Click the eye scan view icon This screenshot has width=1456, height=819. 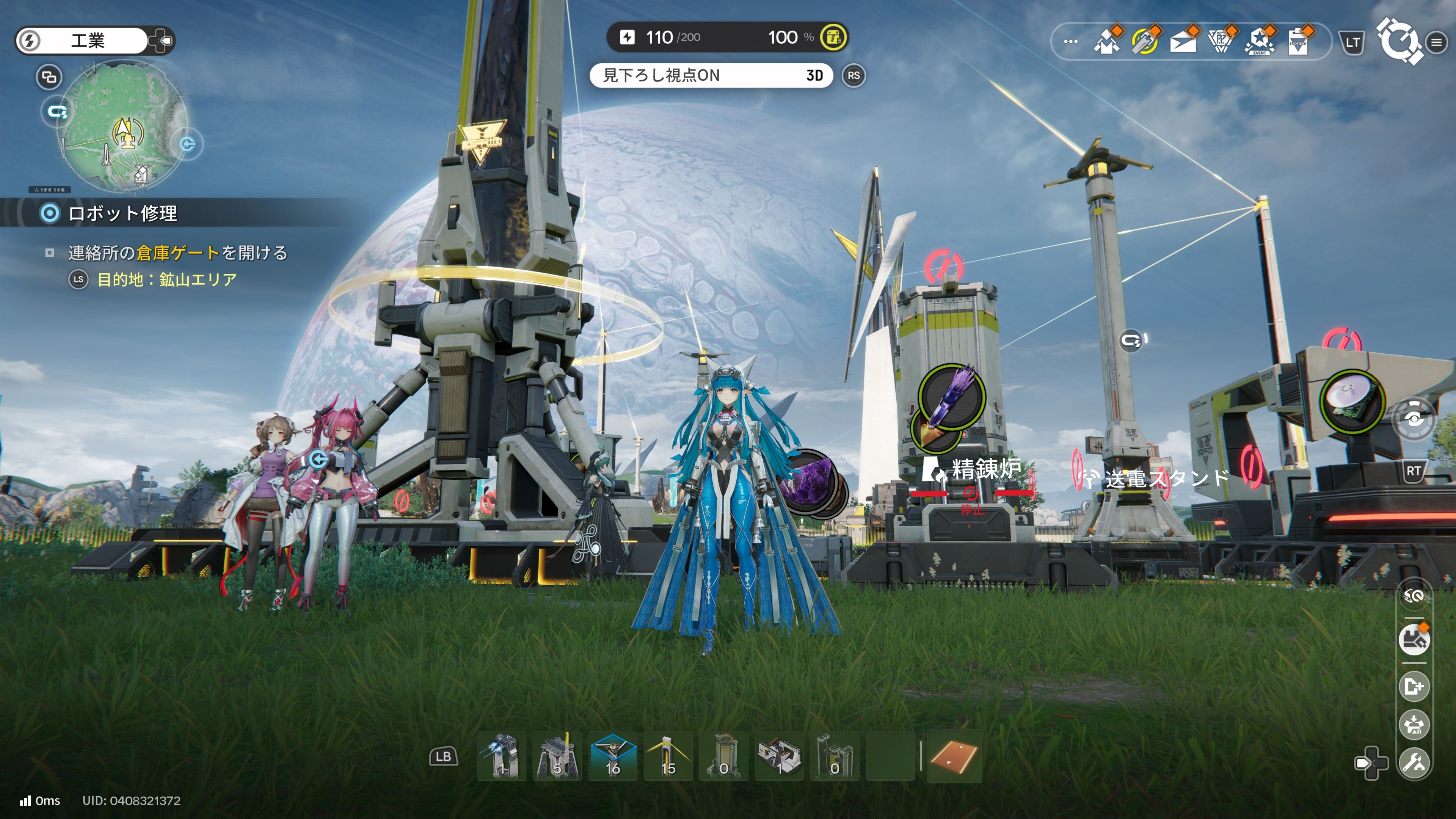[1414, 419]
